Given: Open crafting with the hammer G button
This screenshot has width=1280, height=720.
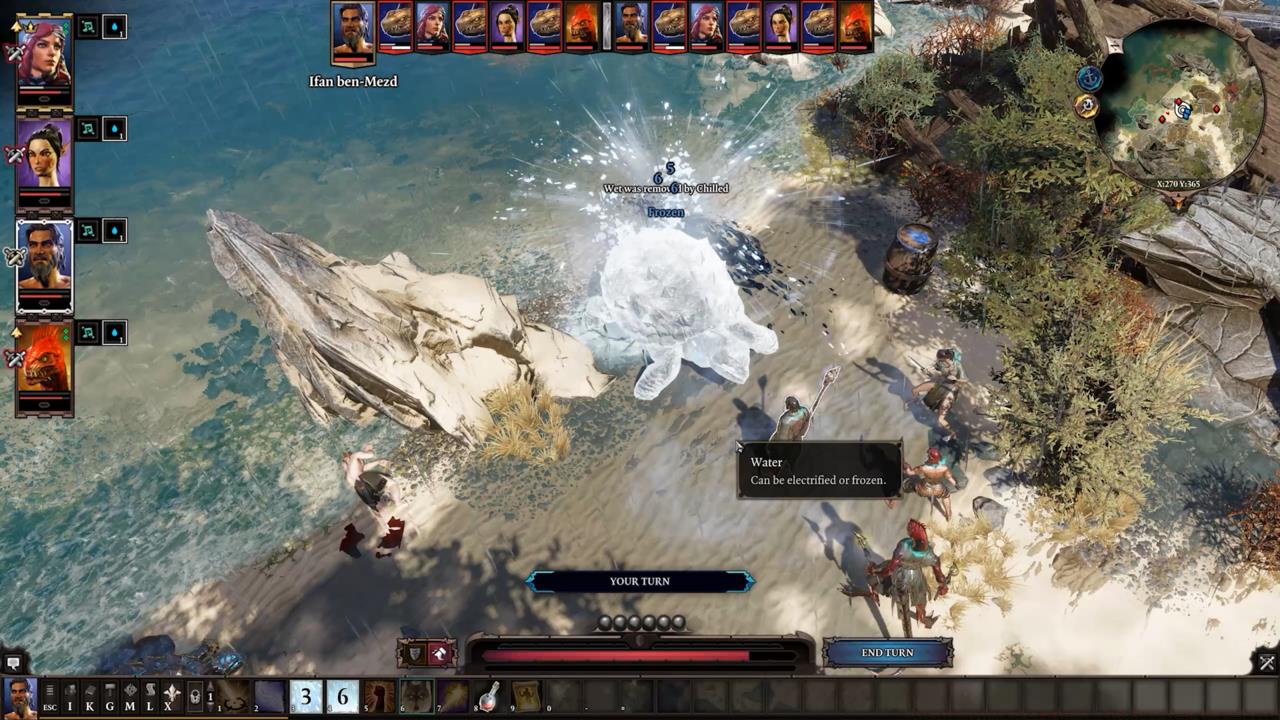Looking at the screenshot, I should point(110,695).
